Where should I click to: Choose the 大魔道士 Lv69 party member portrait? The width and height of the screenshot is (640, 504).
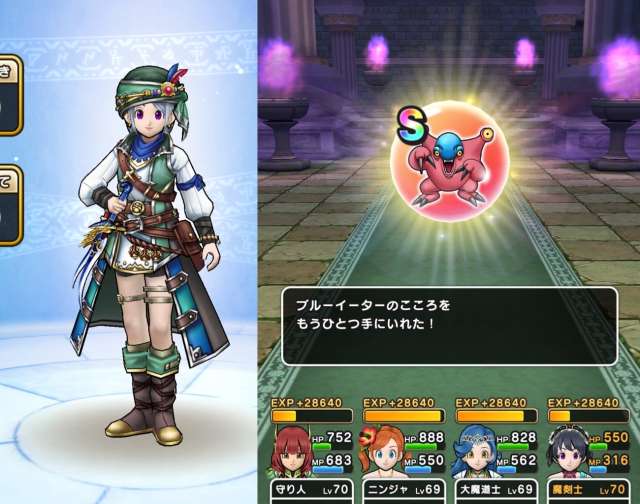click(478, 453)
